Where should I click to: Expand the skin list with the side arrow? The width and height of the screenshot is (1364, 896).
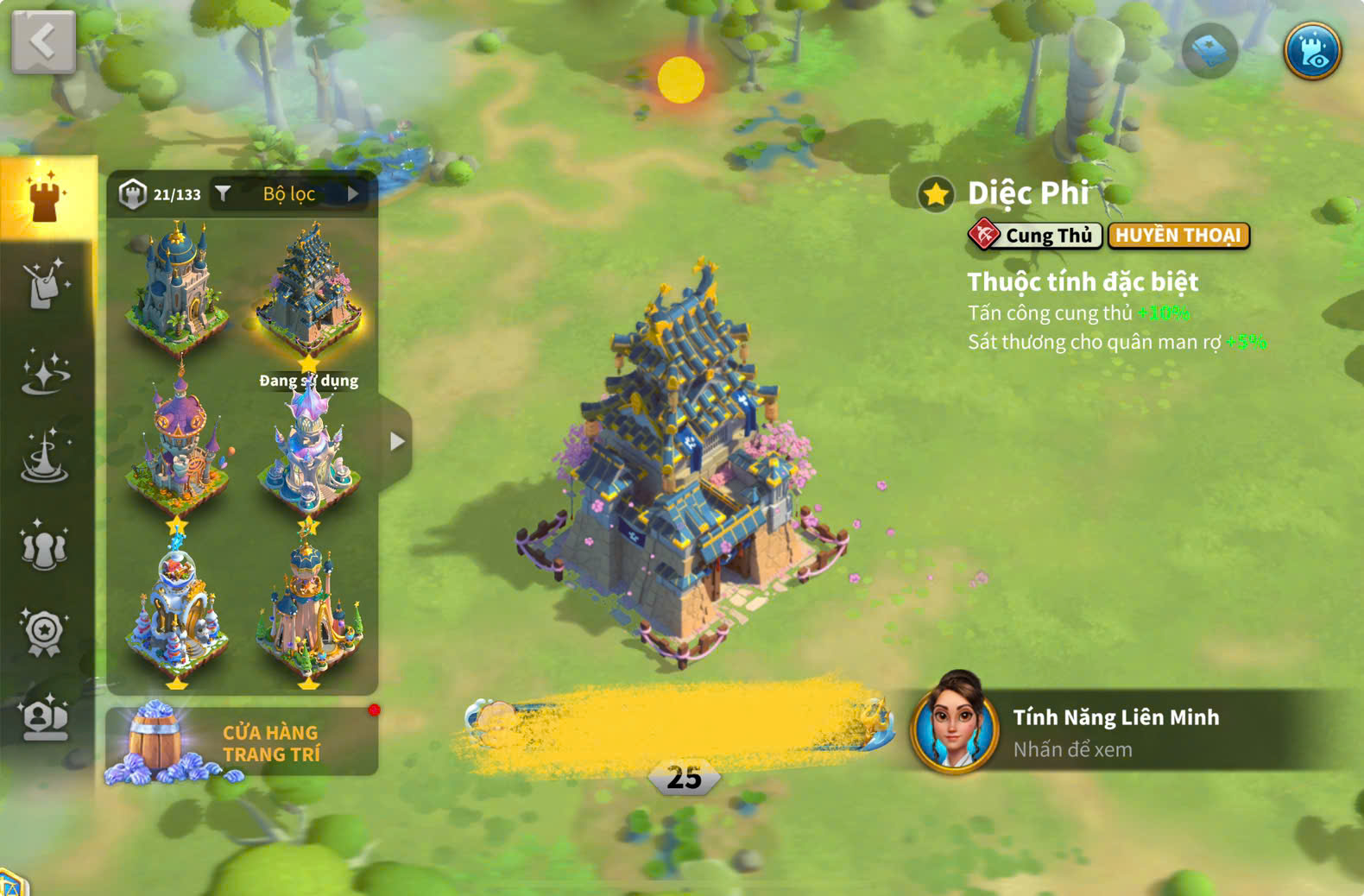396,442
